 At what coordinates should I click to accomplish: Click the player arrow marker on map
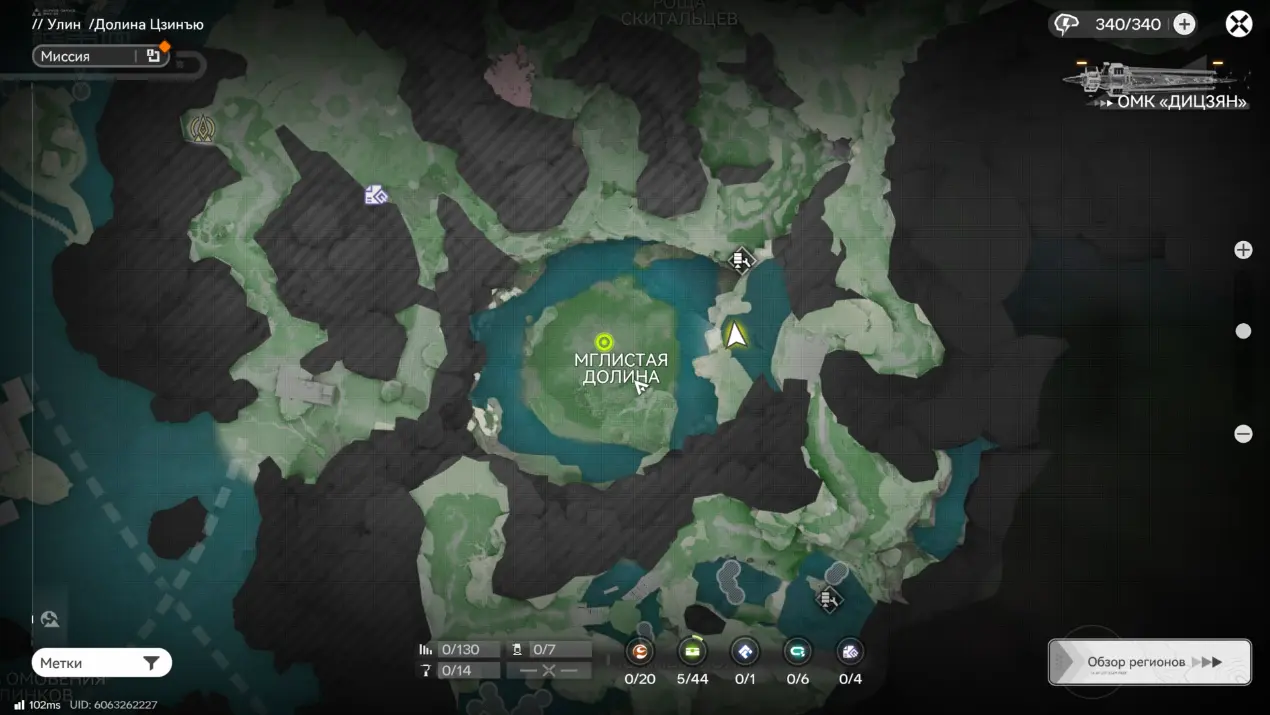(737, 335)
